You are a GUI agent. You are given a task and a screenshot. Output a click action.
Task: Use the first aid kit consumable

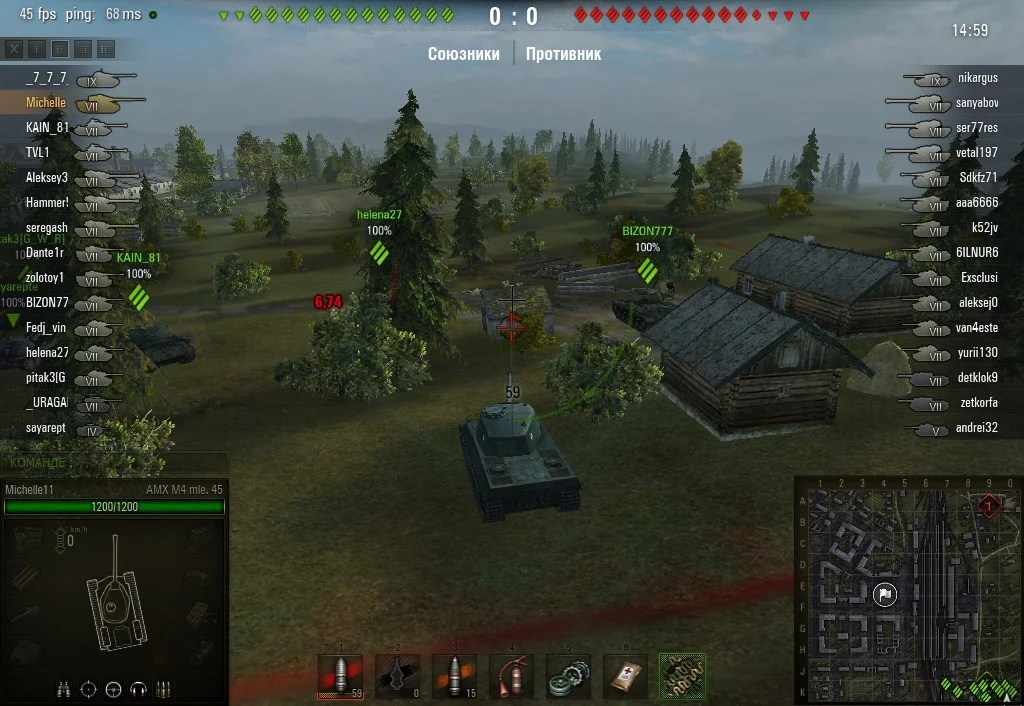pos(625,676)
